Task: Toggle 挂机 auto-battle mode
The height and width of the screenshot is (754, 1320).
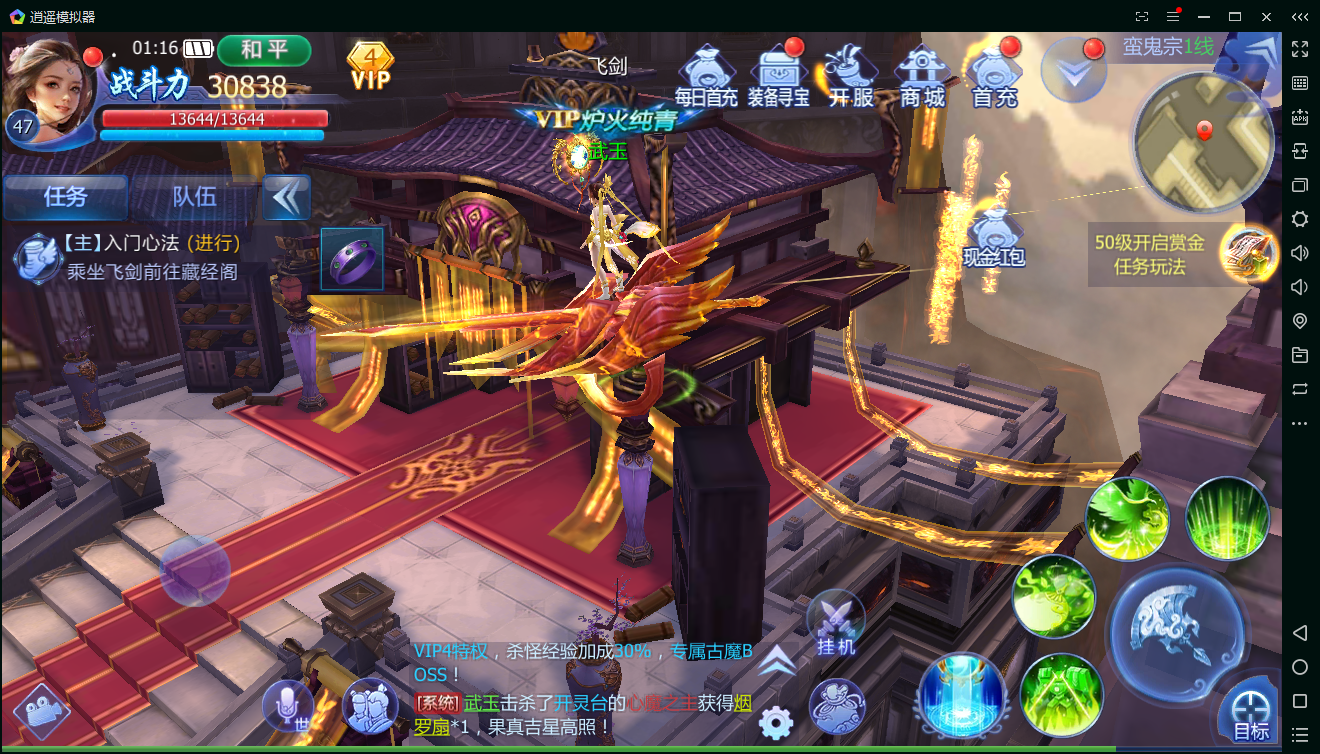Action: [x=836, y=625]
